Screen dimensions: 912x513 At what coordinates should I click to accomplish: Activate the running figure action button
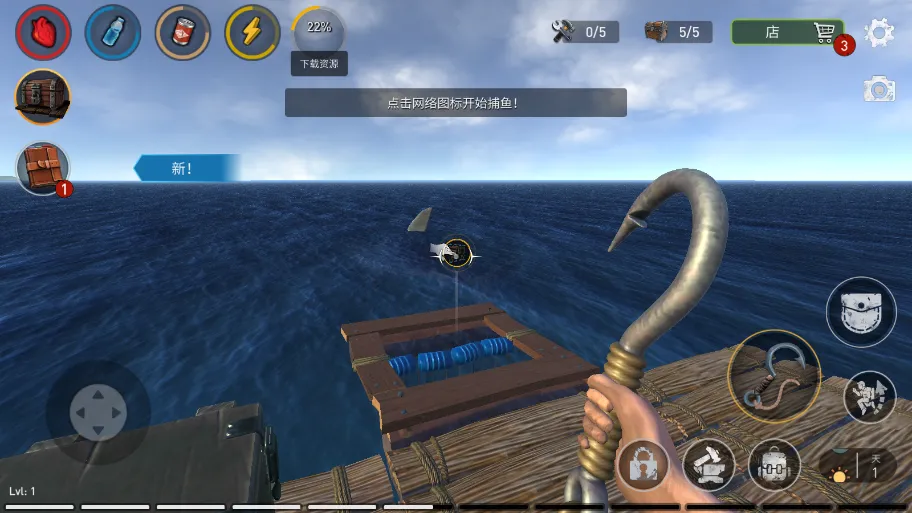coord(869,396)
